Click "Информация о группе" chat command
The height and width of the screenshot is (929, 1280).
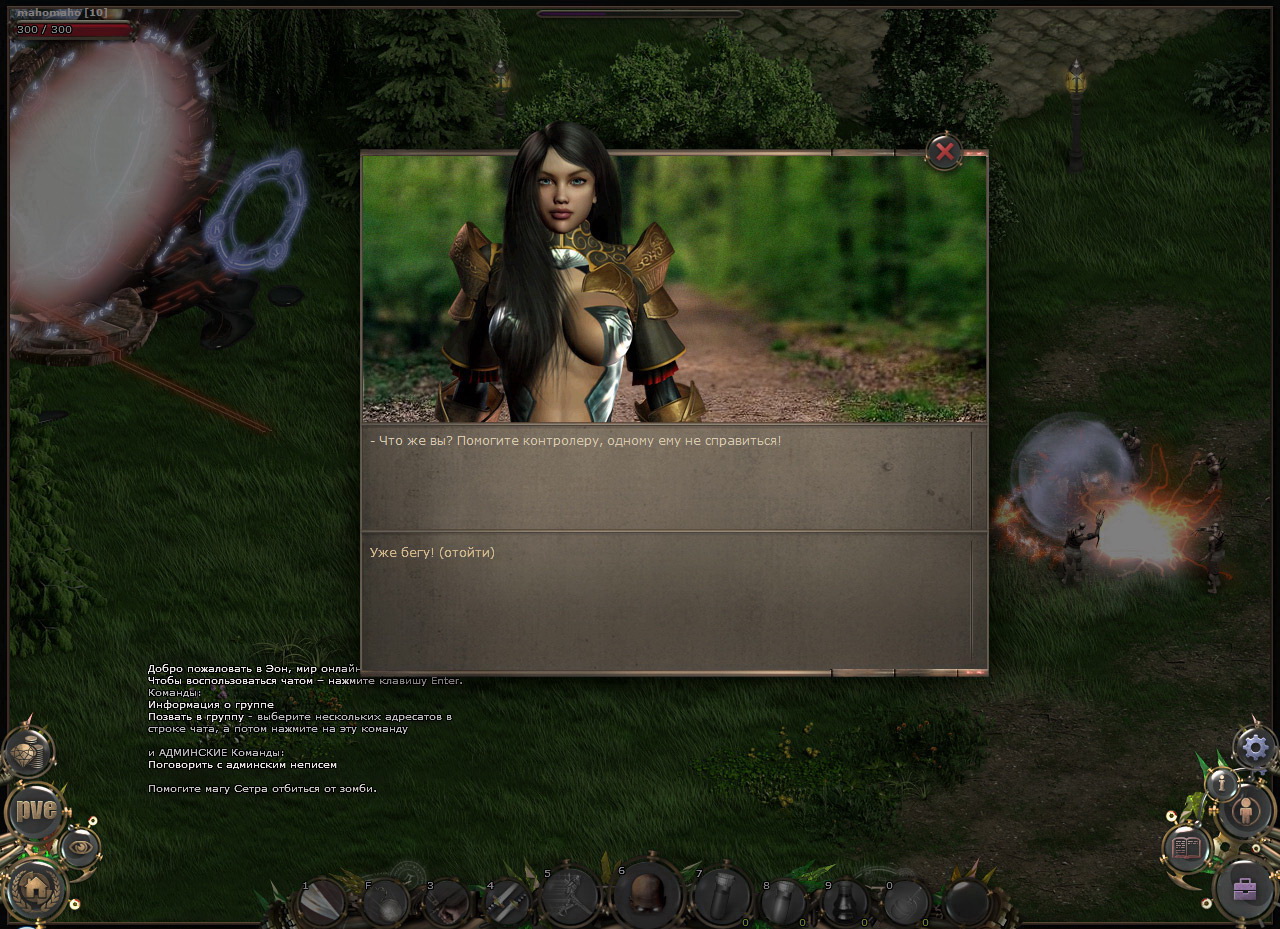(x=211, y=705)
